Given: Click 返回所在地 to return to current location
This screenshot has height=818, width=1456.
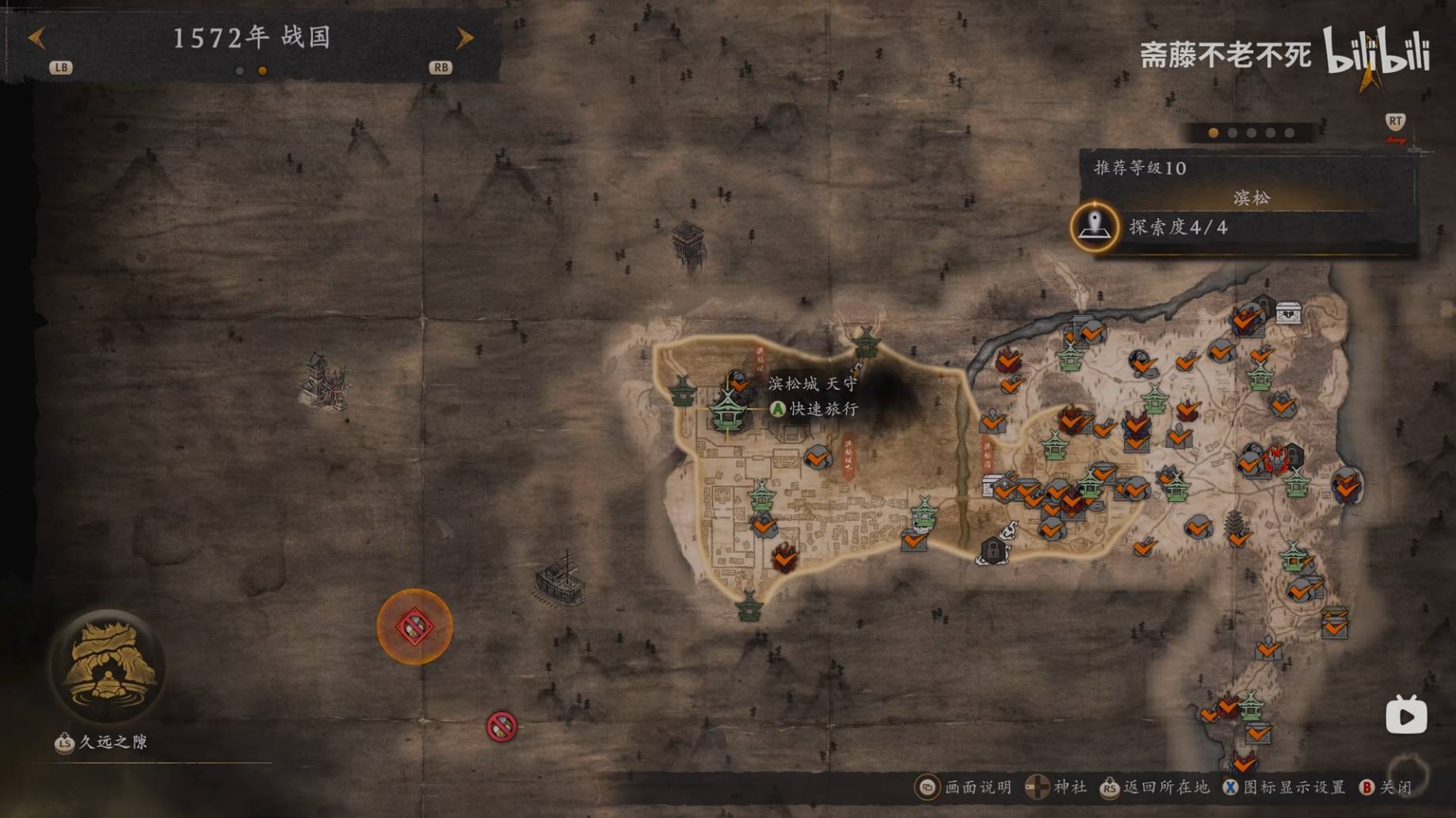Looking at the screenshot, I should (x=1155, y=787).
